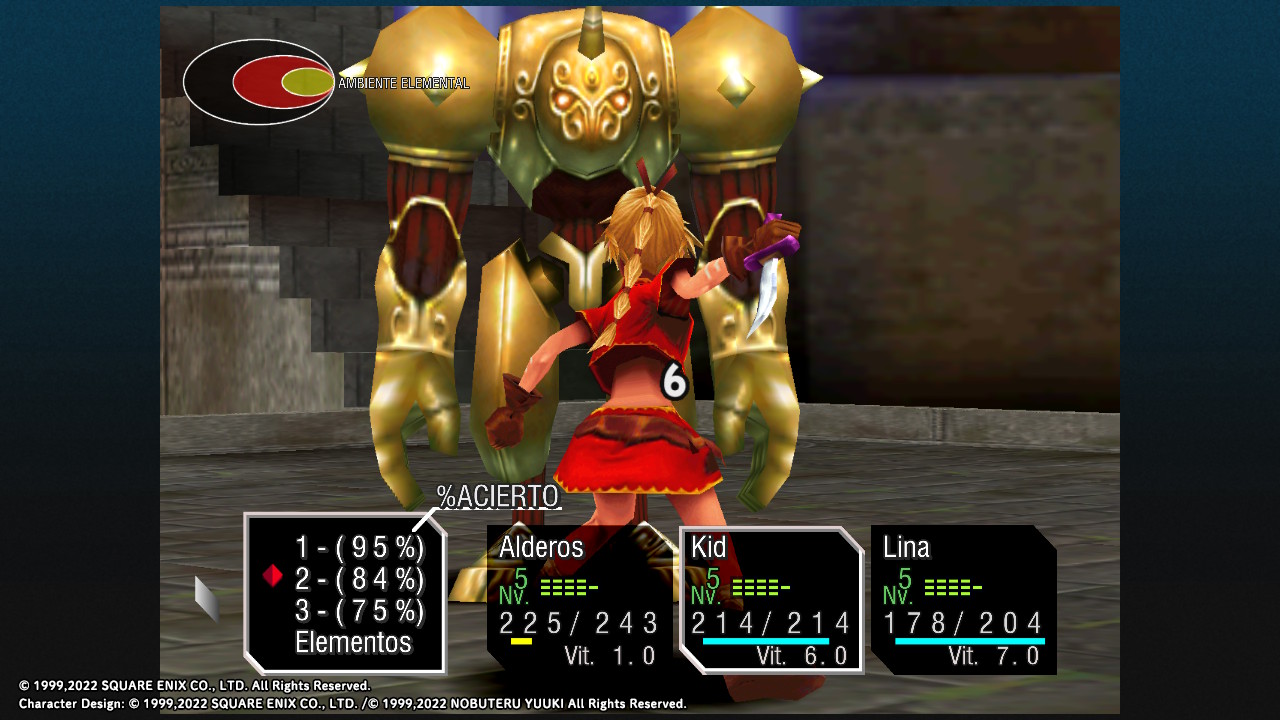Select Lina's character panel
This screenshot has height=720, width=1280.
[x=963, y=599]
